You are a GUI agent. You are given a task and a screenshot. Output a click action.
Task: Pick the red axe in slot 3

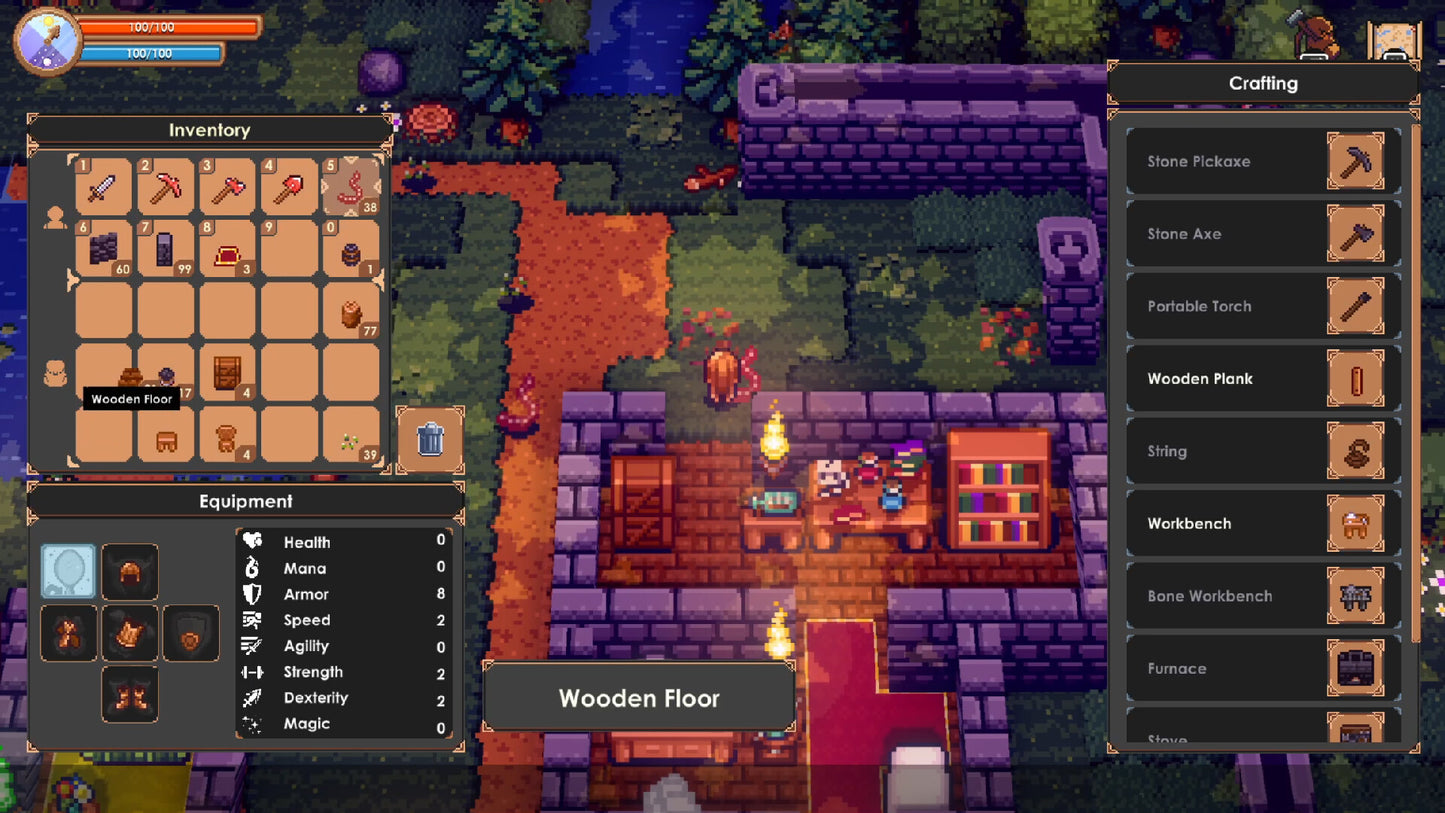[x=227, y=187]
